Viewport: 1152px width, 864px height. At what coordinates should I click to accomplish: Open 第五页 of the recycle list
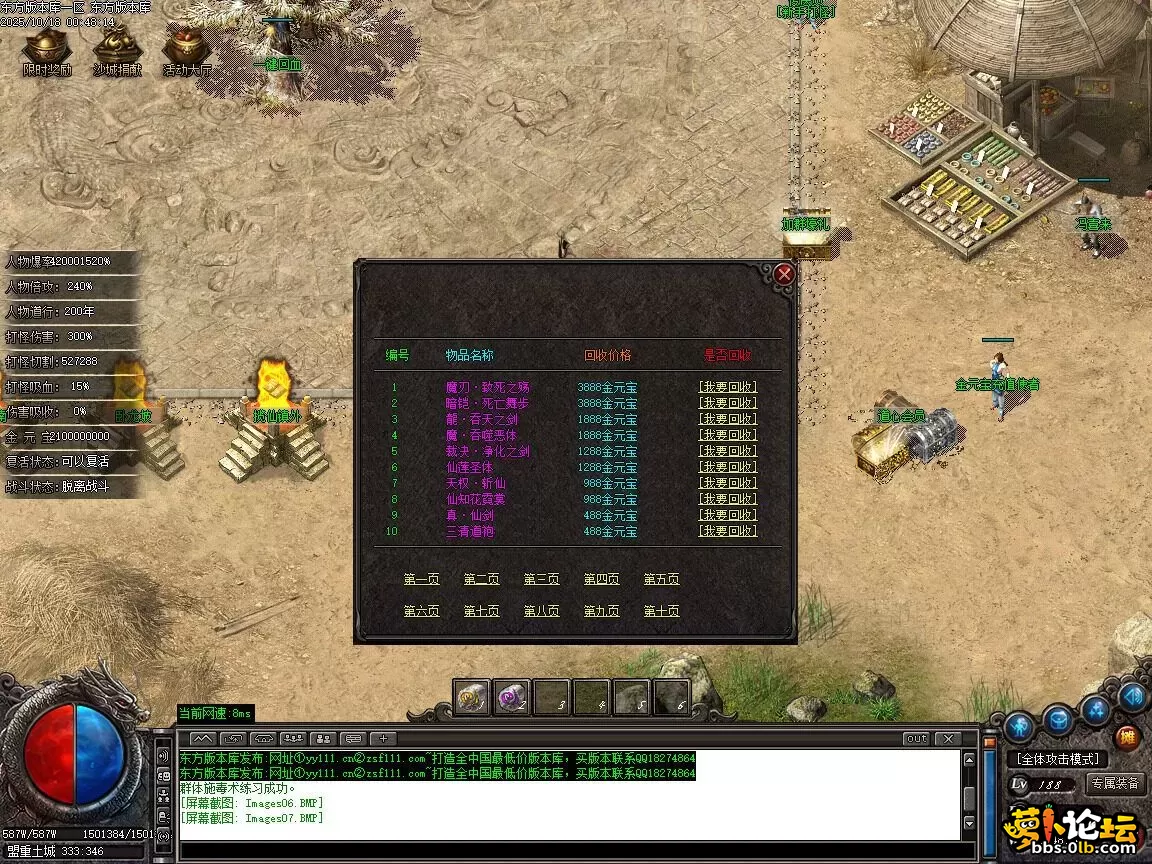point(661,579)
